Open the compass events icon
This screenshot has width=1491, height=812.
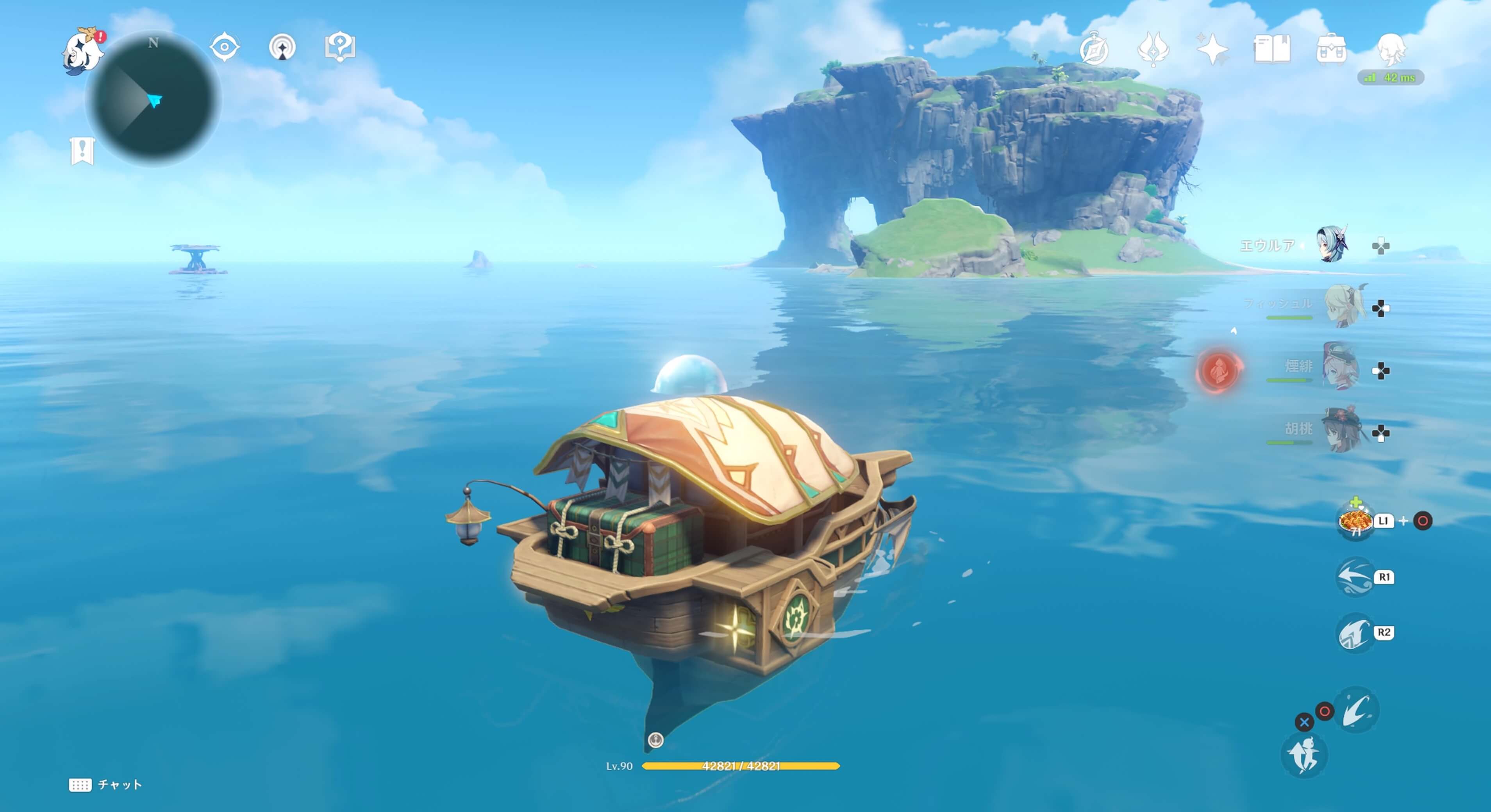click(1094, 48)
